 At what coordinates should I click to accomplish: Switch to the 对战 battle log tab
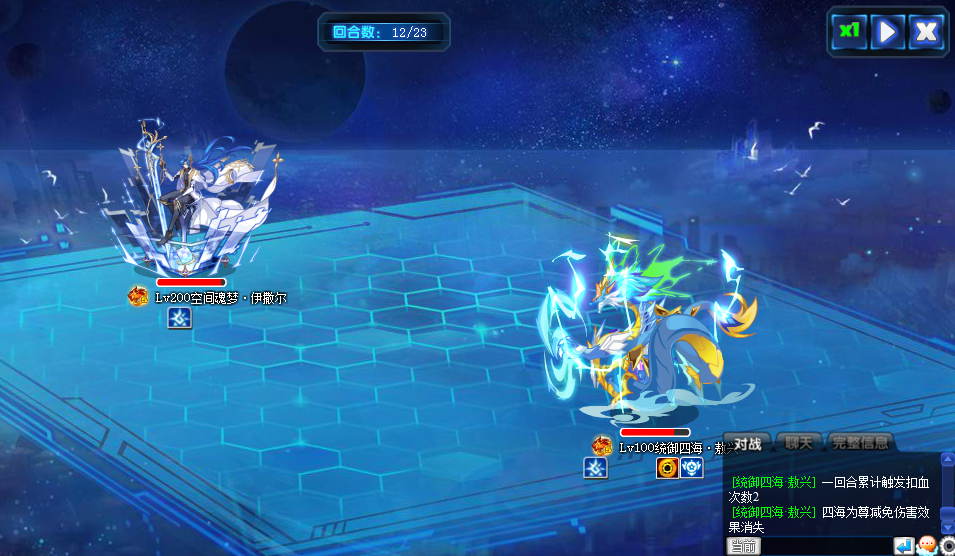(x=748, y=443)
